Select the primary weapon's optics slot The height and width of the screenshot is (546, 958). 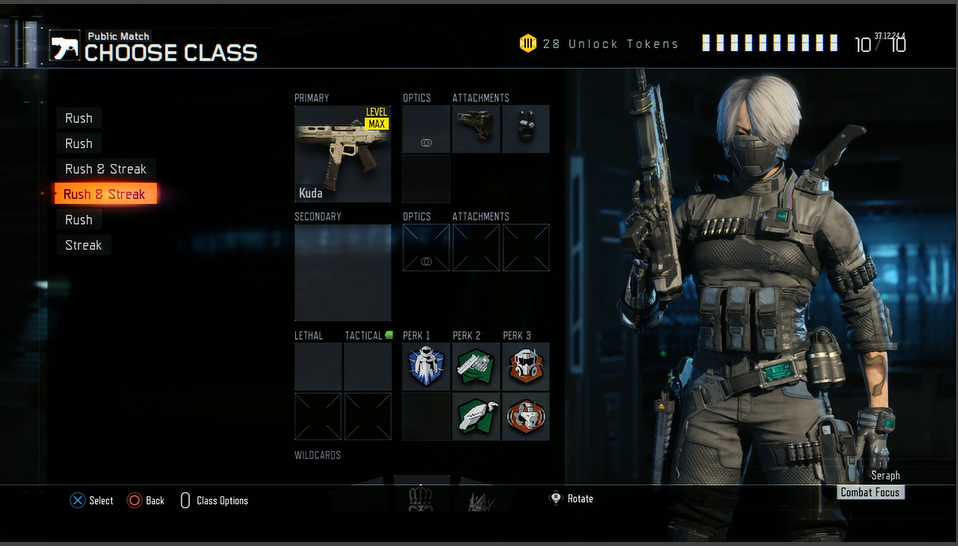pyautogui.click(x=426, y=130)
